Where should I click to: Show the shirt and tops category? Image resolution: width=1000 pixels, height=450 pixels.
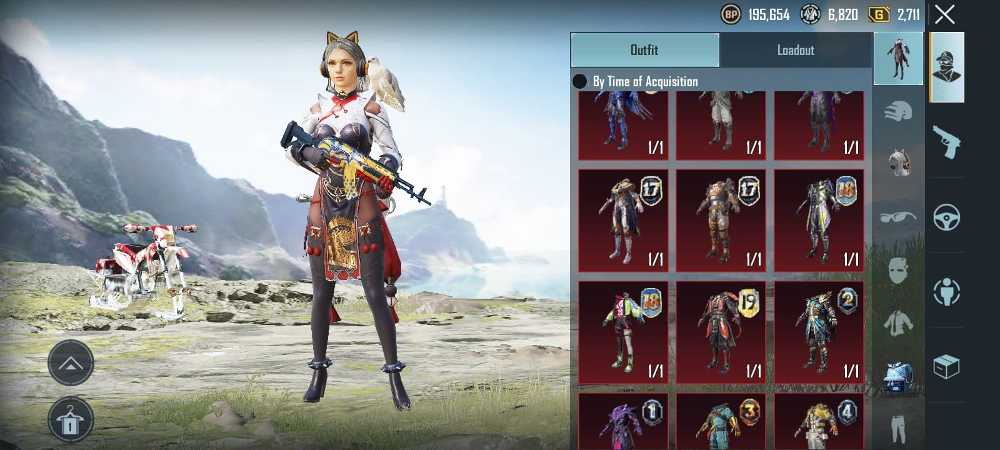point(898,322)
